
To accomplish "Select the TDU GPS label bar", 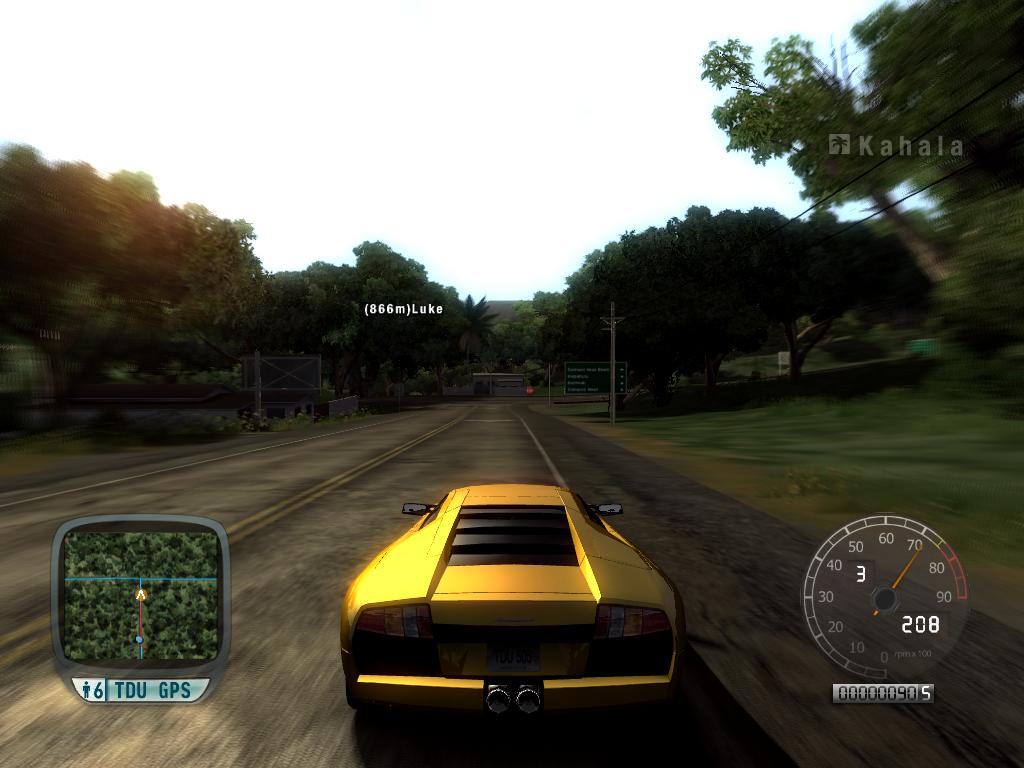I will pos(141,689).
